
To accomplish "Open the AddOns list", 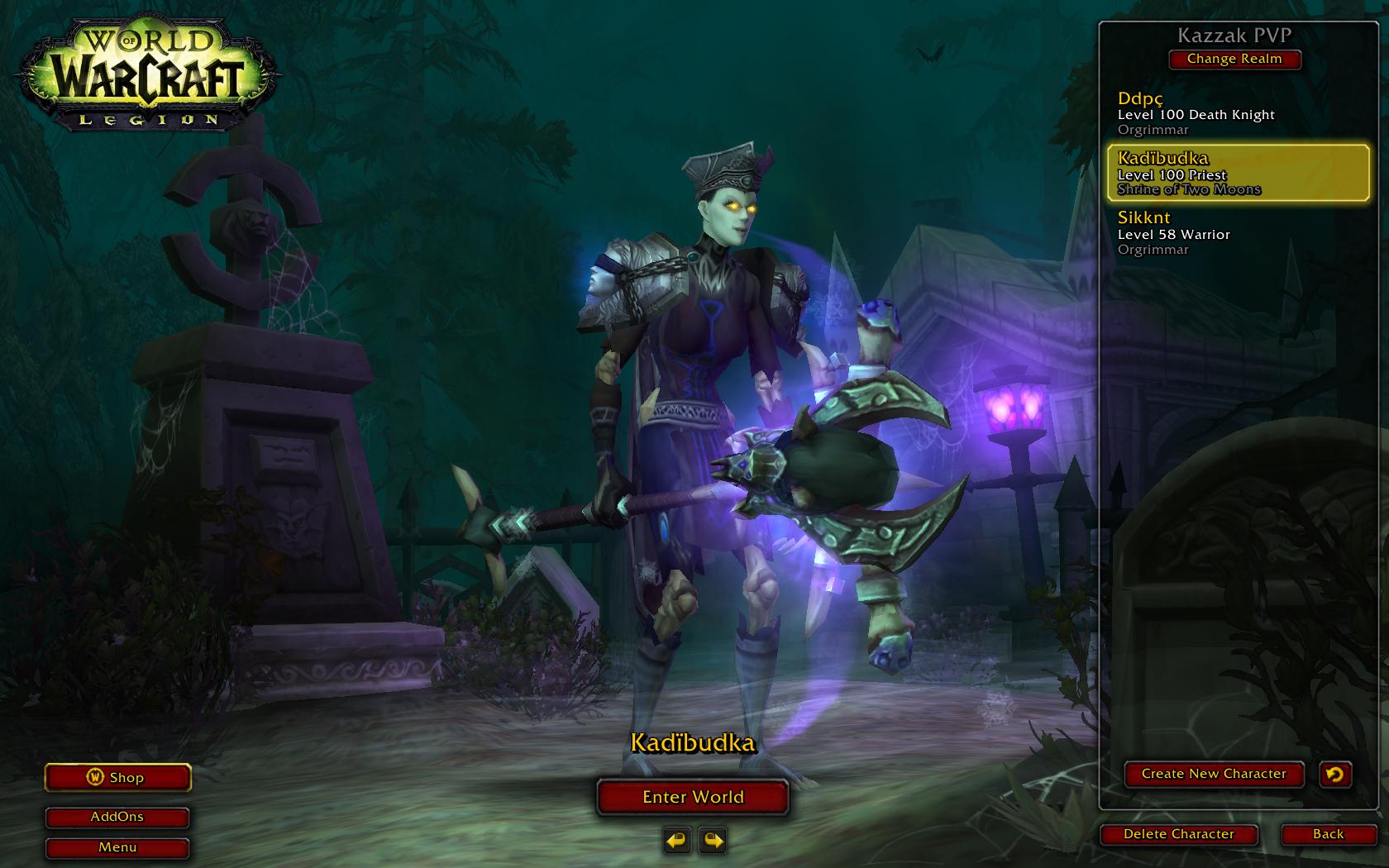I will pyautogui.click(x=117, y=817).
